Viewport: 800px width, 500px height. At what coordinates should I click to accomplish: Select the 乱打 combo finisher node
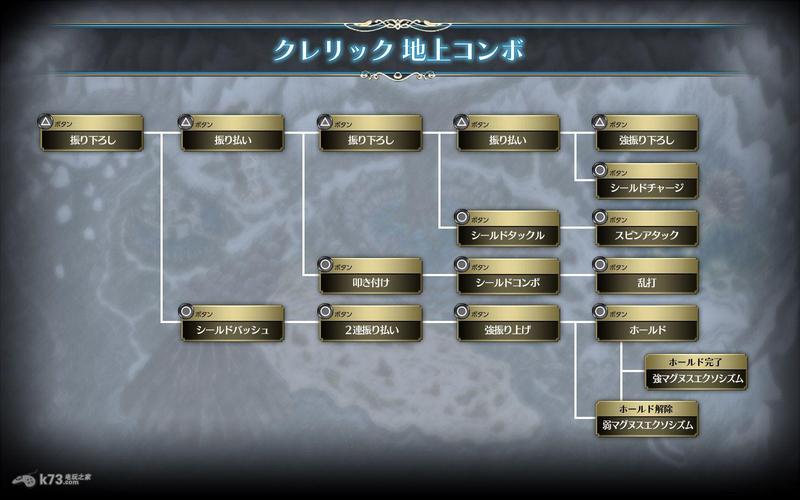(645, 283)
